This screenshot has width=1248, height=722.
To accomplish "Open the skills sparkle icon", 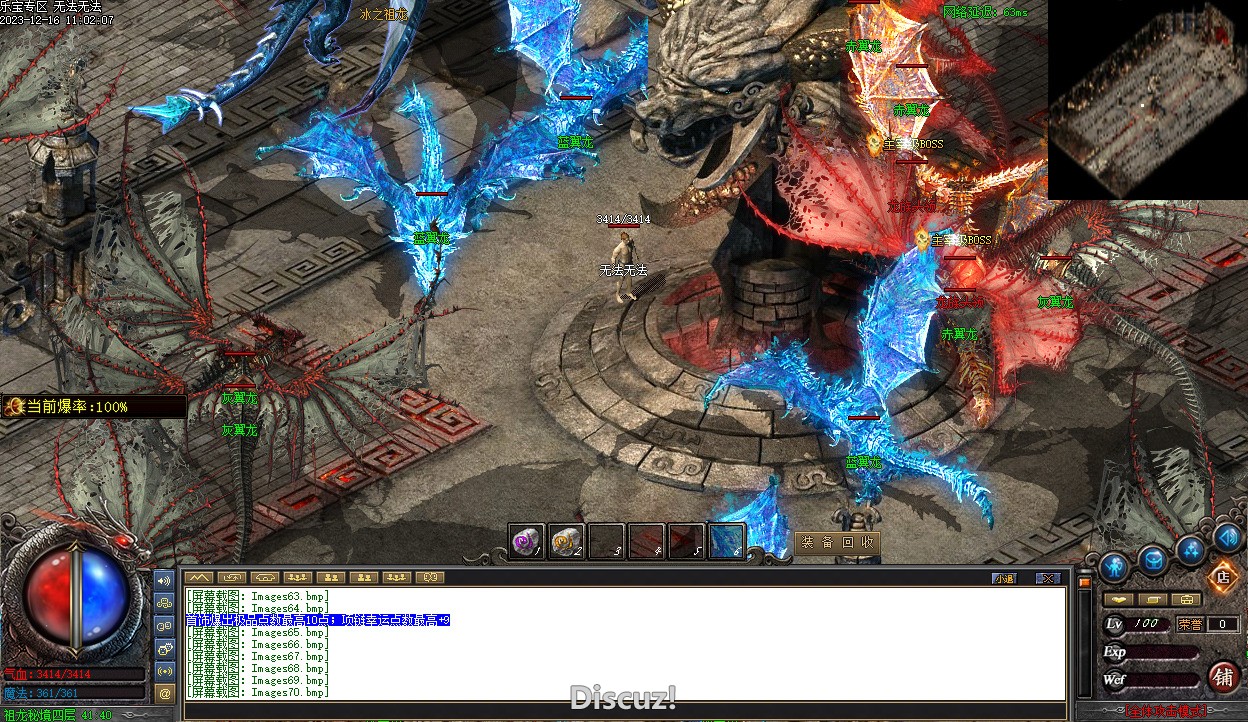I will tap(1190, 549).
